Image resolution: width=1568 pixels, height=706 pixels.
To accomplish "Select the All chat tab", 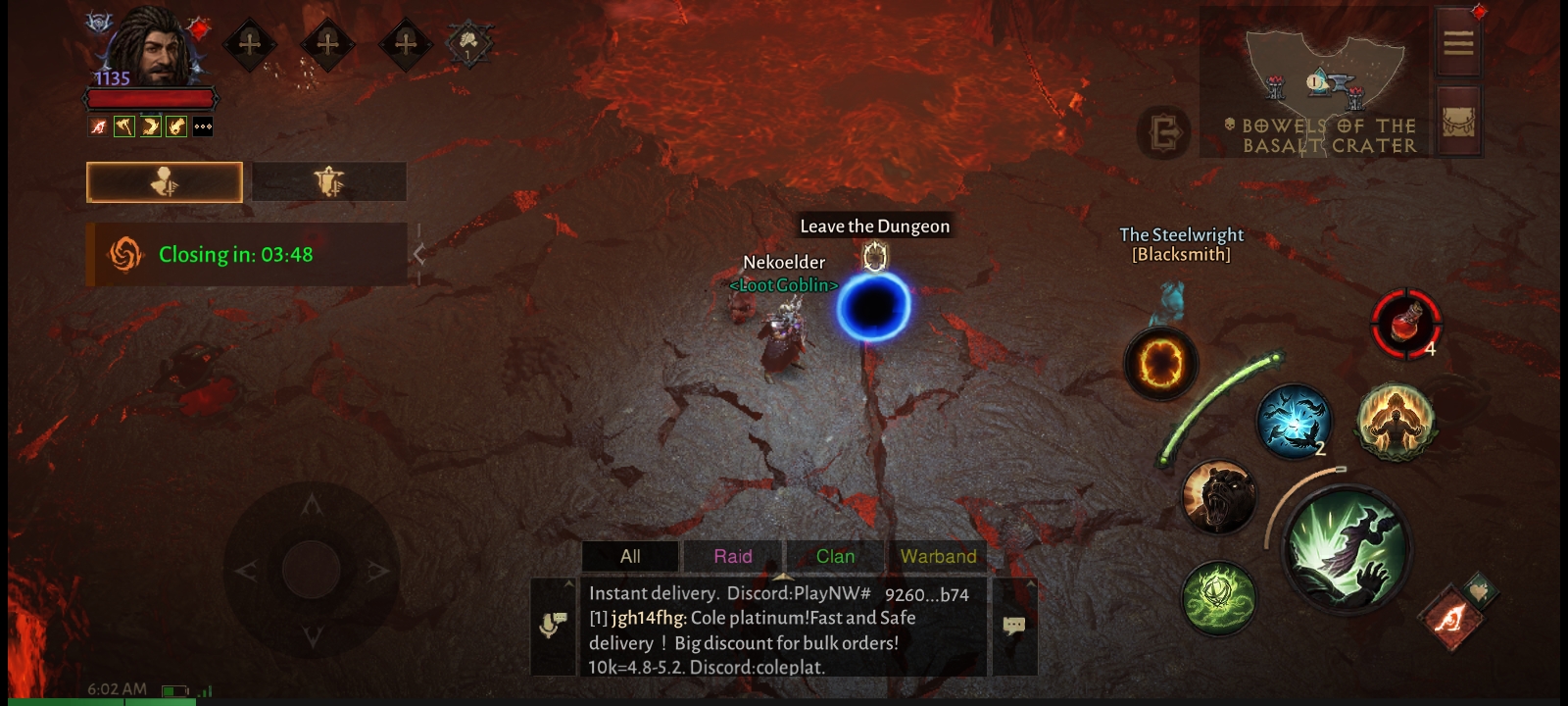I will pyautogui.click(x=630, y=556).
